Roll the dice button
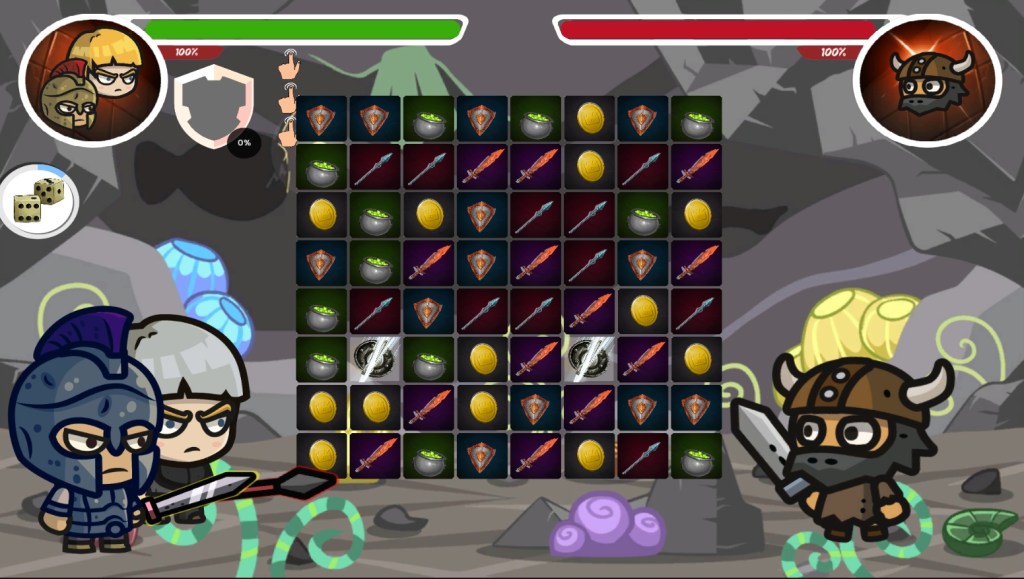 (38, 200)
